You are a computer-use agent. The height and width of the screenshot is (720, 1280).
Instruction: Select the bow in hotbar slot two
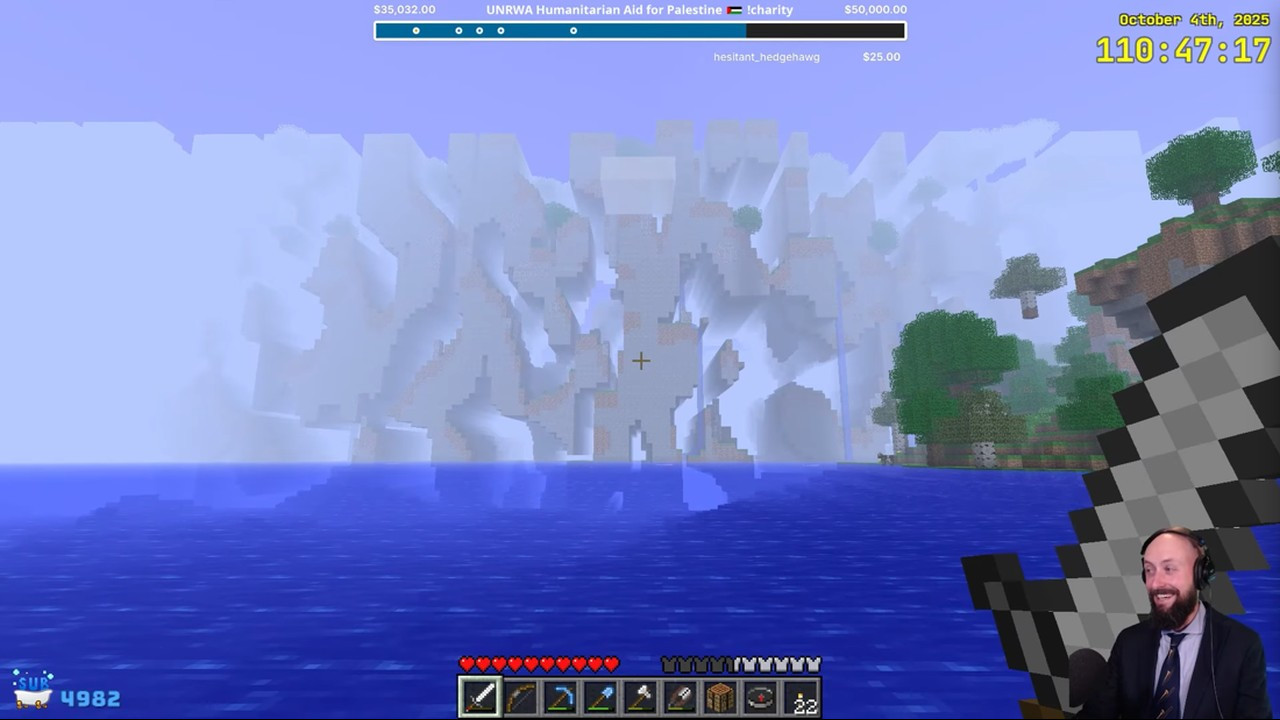[x=519, y=697]
